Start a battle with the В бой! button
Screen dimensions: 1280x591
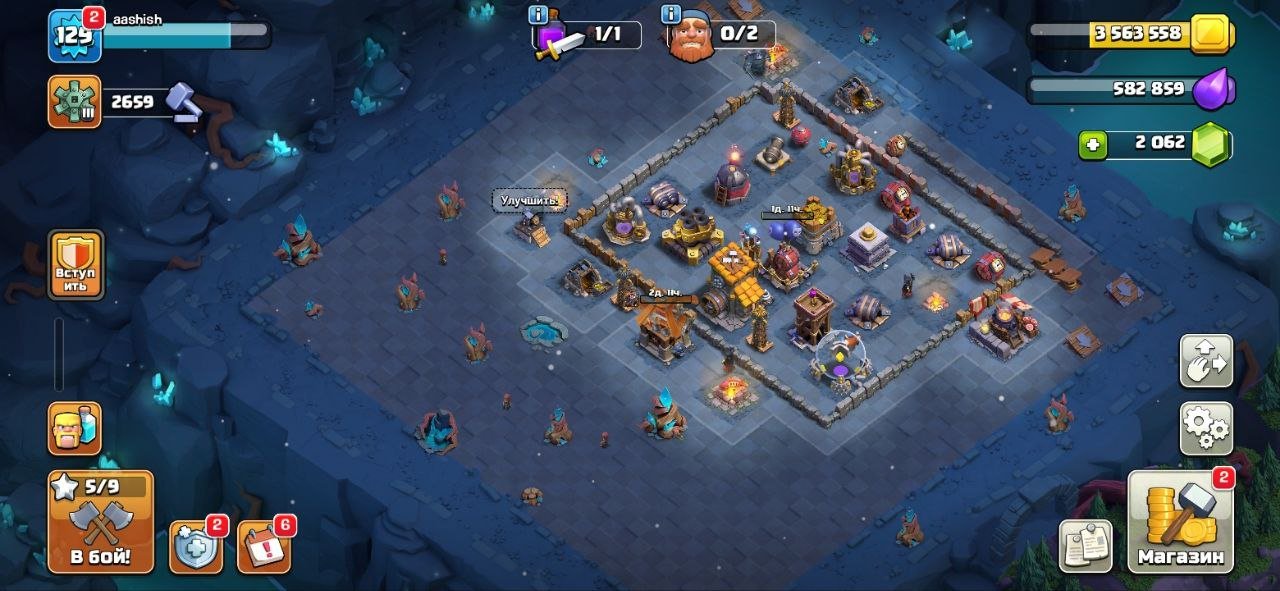pyautogui.click(x=100, y=522)
